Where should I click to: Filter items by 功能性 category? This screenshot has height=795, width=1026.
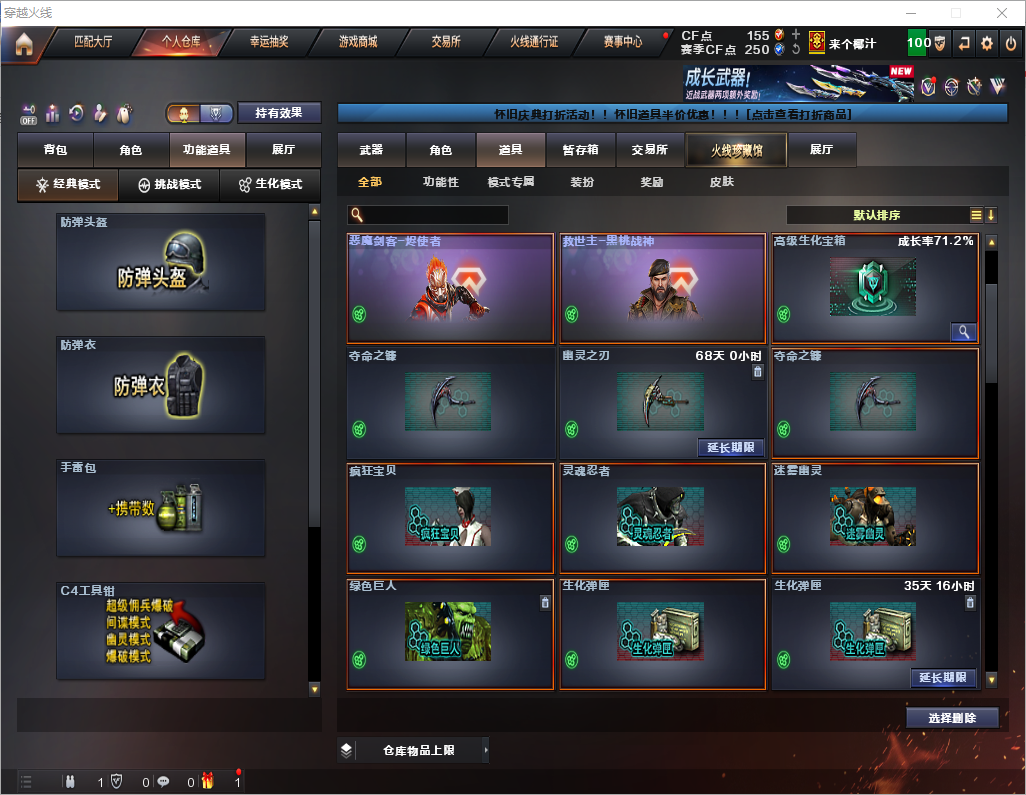[x=440, y=183]
